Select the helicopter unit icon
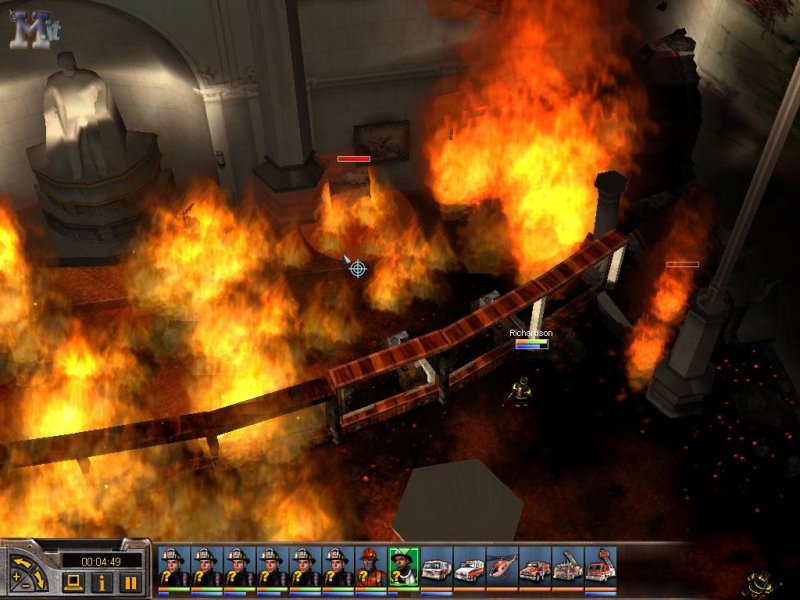The image size is (800, 600). [x=501, y=568]
